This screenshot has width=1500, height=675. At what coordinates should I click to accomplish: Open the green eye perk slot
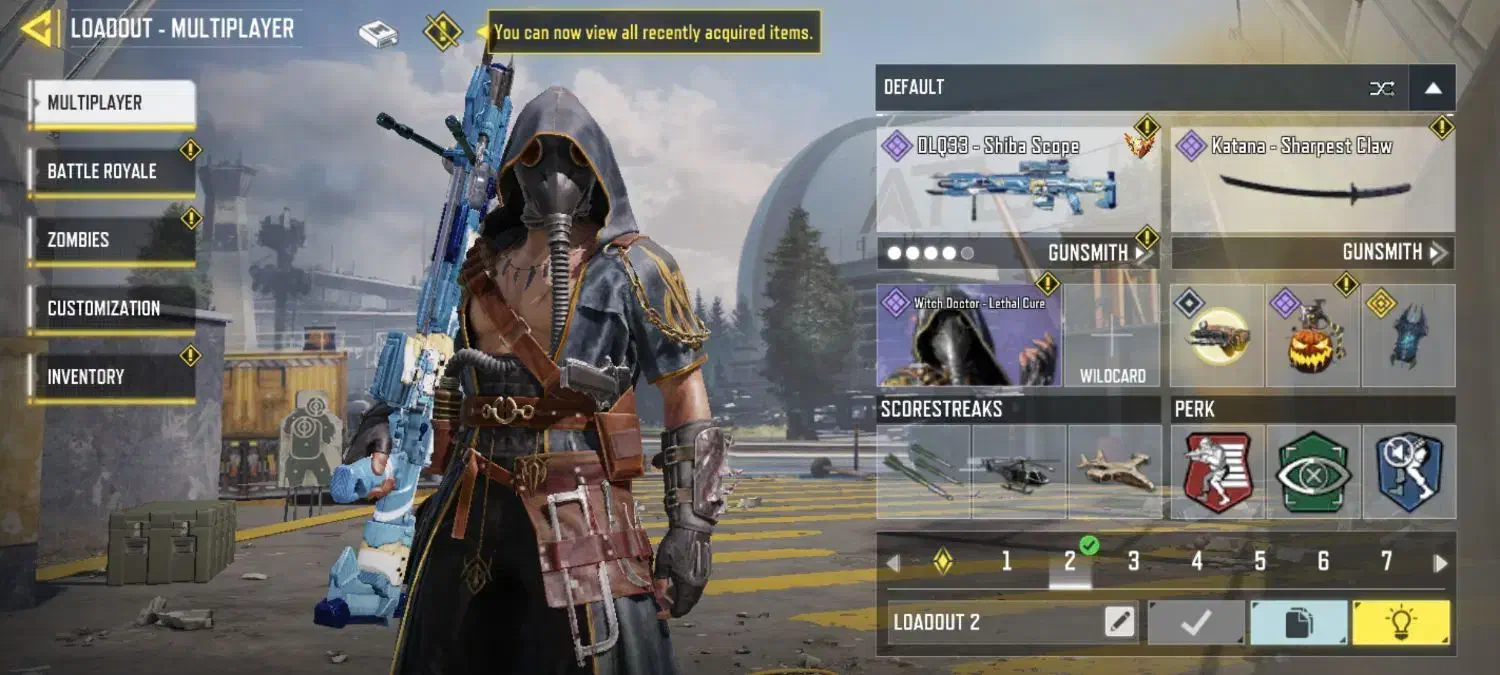point(1313,472)
